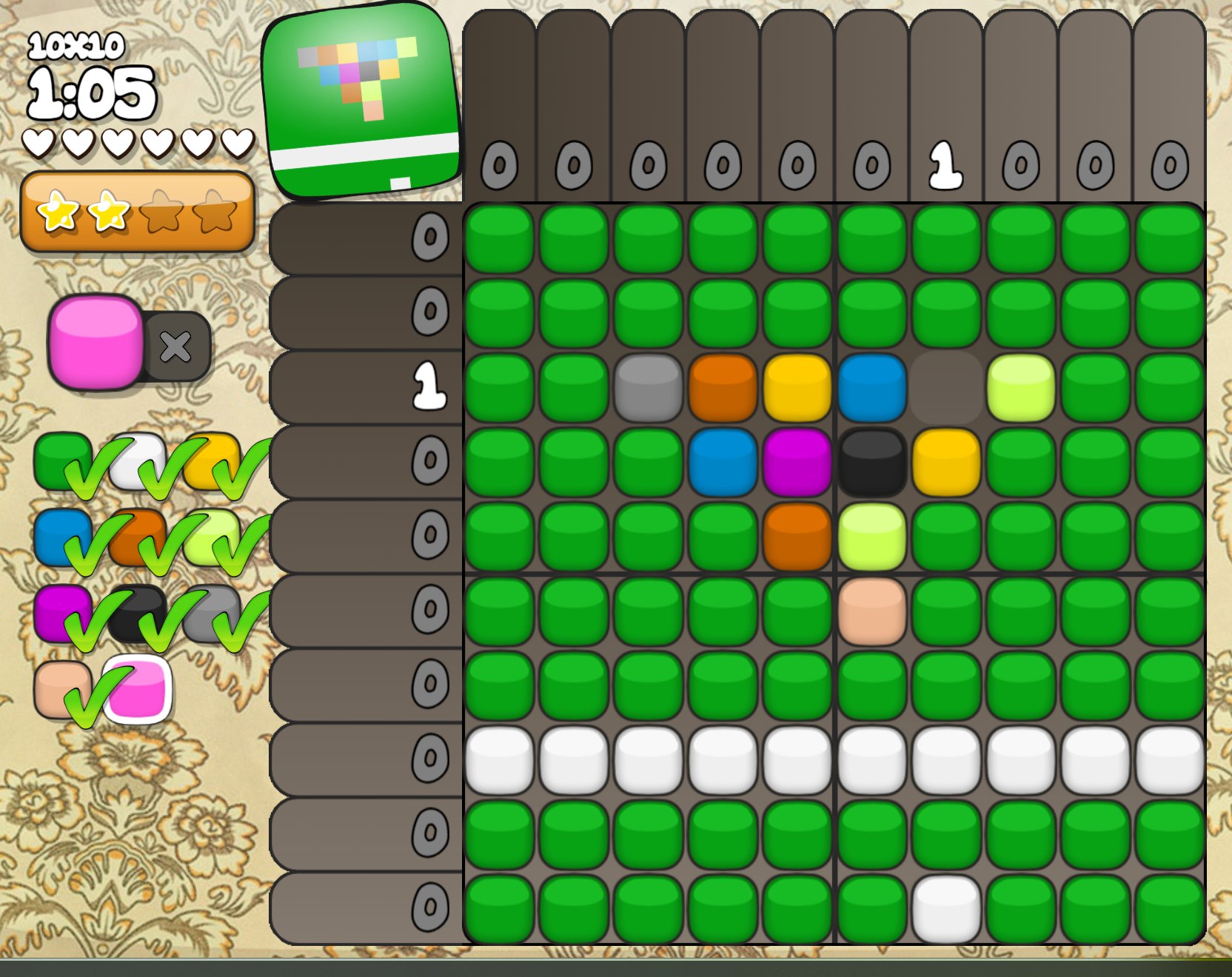Open the green puzzle preview thumbnail
The width and height of the screenshot is (1232, 977).
pos(362,100)
